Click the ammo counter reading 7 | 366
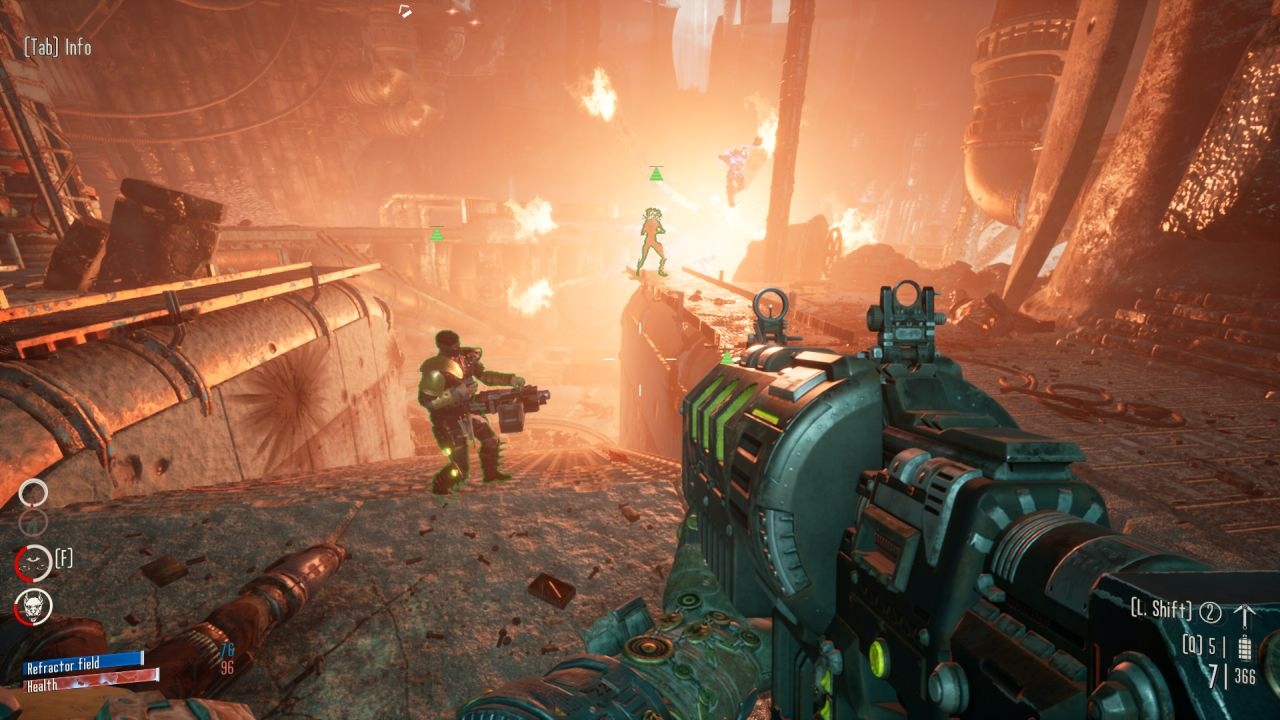 pos(1230,673)
